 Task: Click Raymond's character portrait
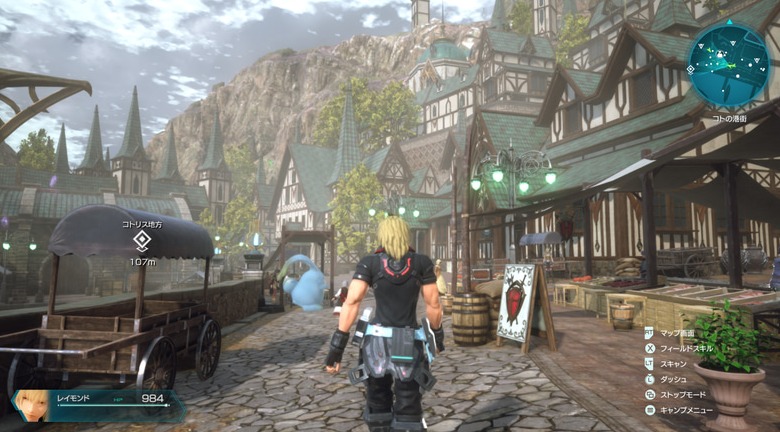tap(31, 403)
